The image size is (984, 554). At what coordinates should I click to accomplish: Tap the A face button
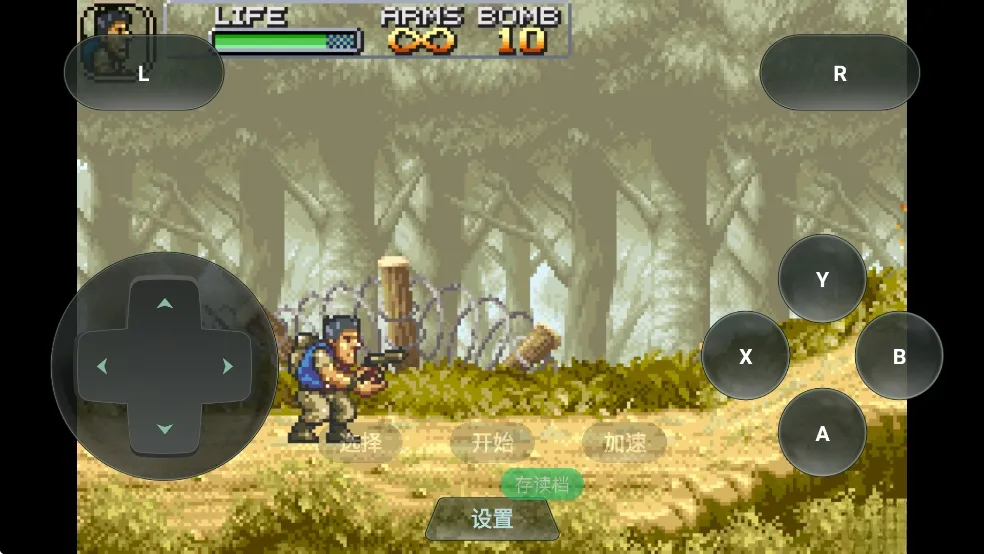[822, 433]
